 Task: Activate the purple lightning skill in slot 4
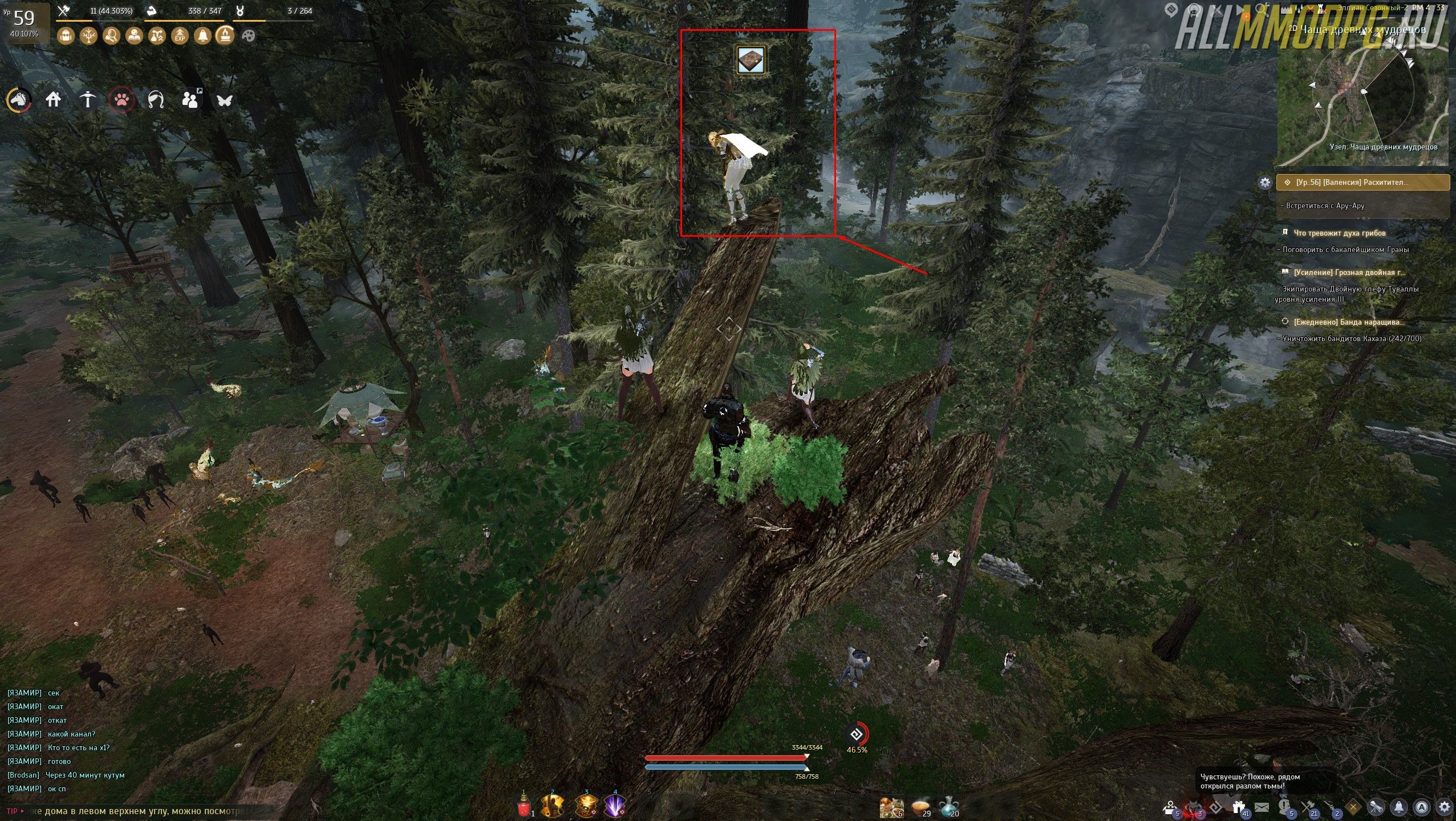[614, 806]
